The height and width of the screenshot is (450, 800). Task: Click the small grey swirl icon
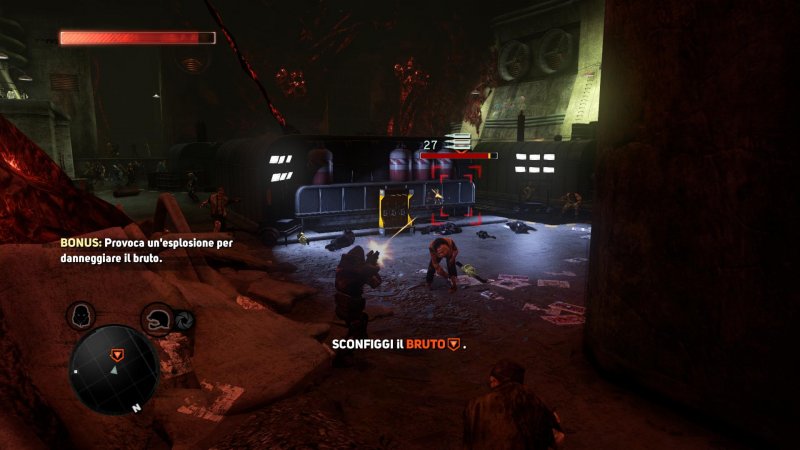pyautogui.click(x=184, y=322)
